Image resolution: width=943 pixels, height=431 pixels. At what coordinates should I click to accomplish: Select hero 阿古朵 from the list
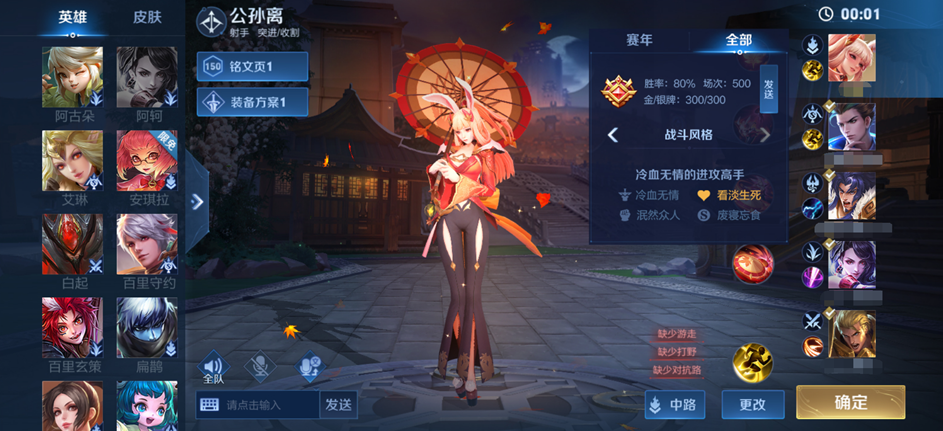click(x=72, y=76)
